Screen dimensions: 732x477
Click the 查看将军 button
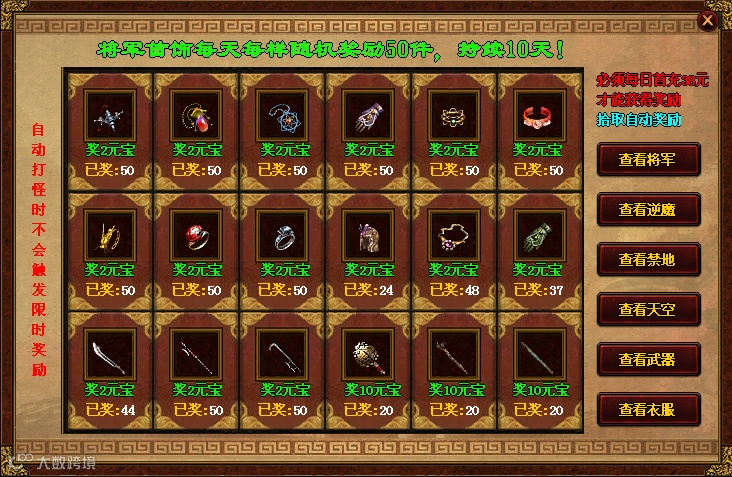coord(648,158)
